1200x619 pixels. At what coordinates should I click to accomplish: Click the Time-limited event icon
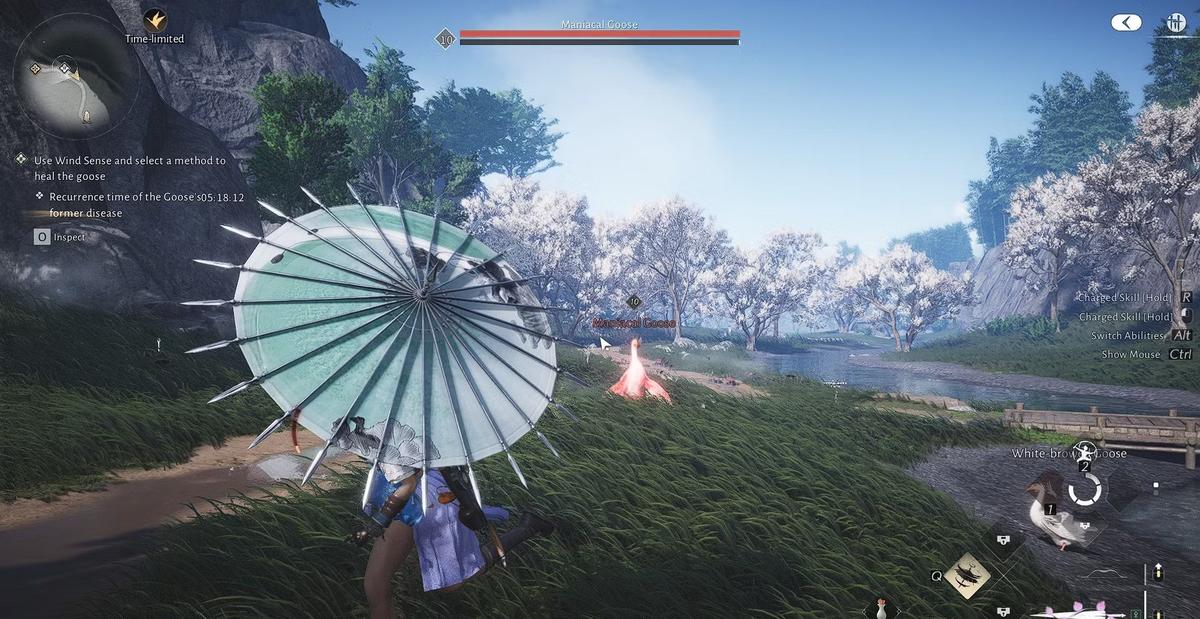tap(154, 19)
